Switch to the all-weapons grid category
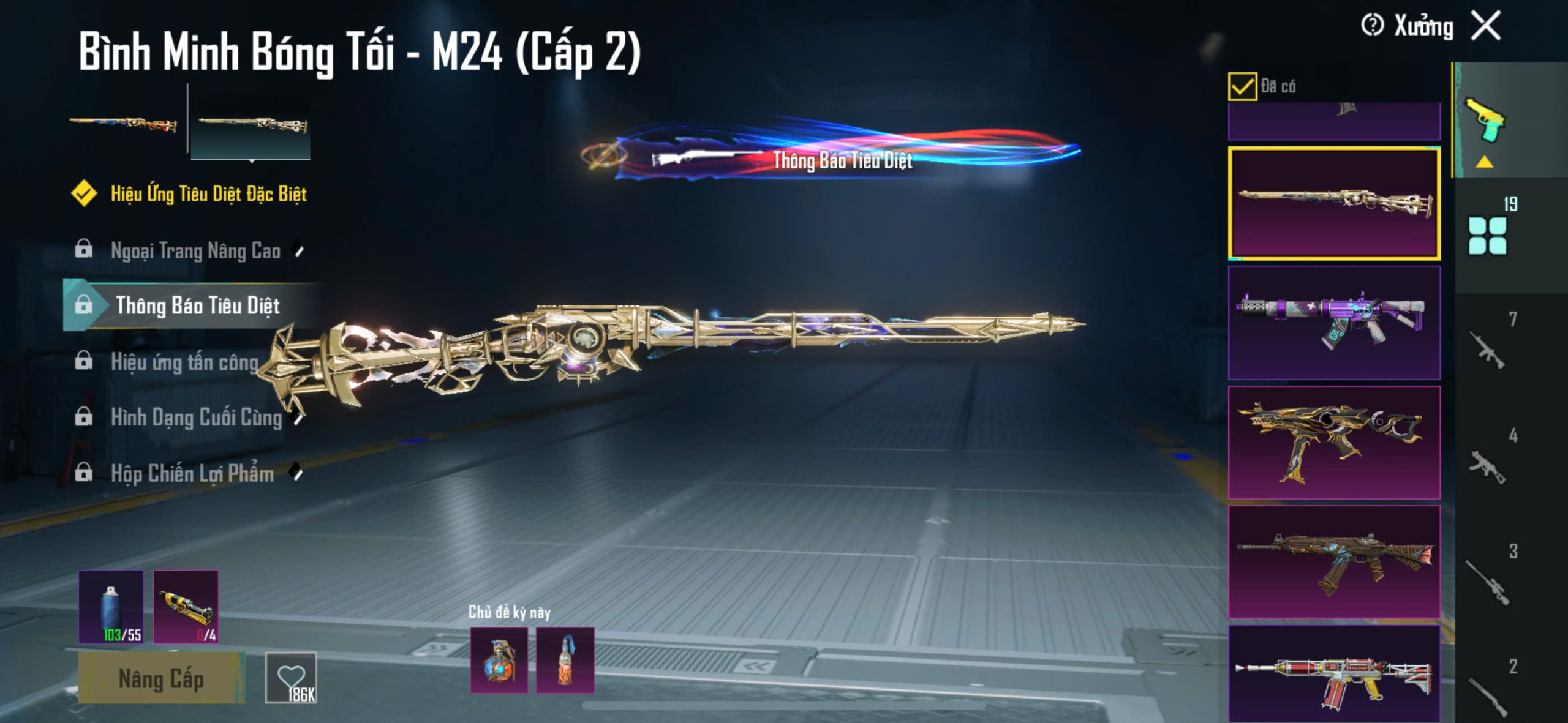The width and height of the screenshot is (1568, 723). 1487,235
